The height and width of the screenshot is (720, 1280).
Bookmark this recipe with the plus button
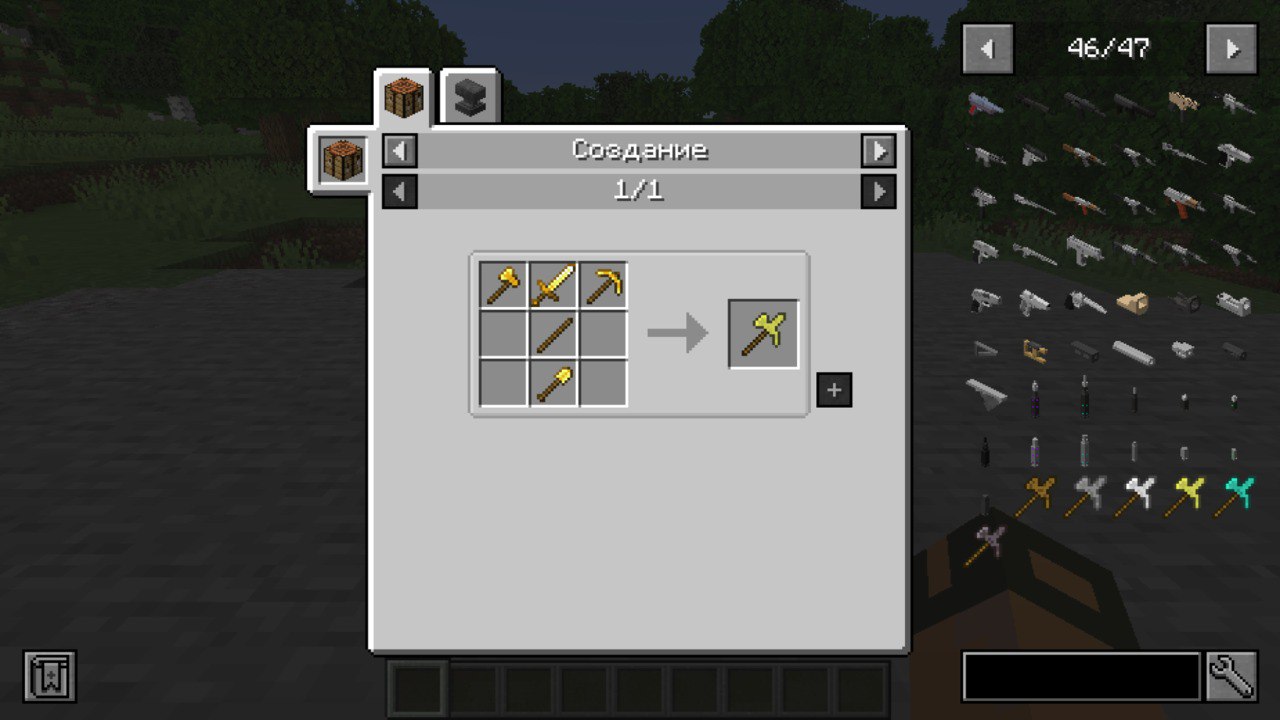pyautogui.click(x=833, y=390)
